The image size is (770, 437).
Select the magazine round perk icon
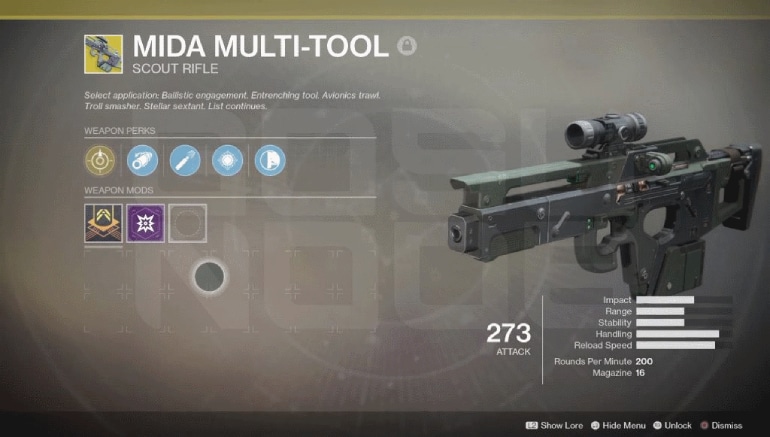tap(184, 160)
